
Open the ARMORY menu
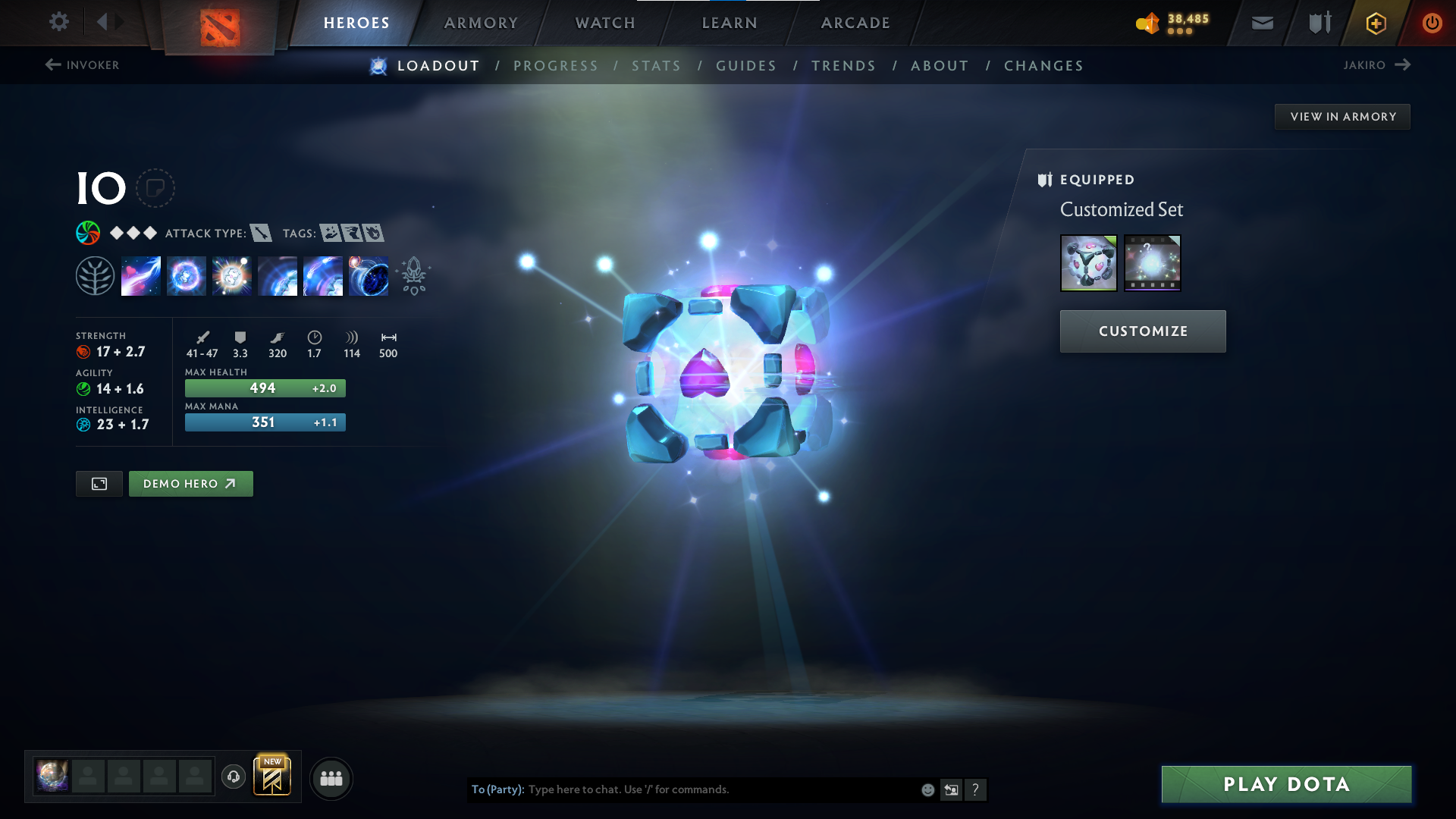pos(481,23)
